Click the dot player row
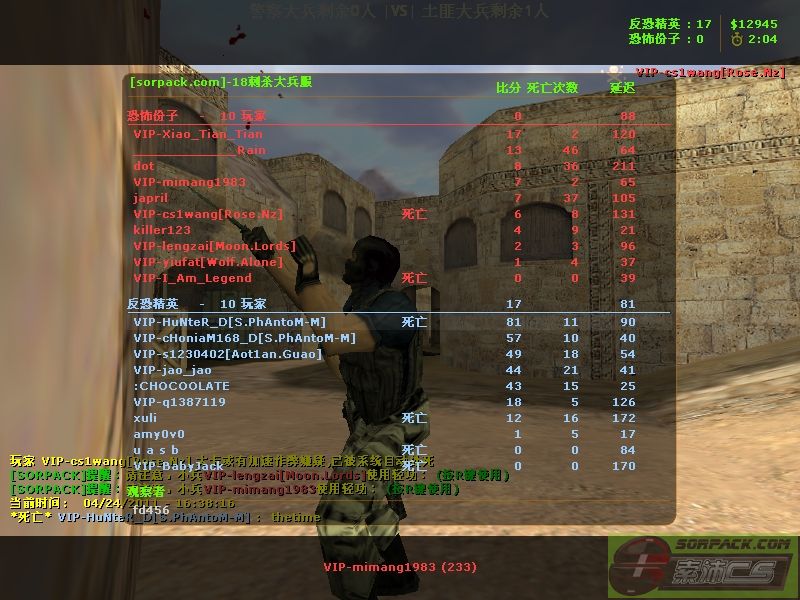 pos(144,166)
